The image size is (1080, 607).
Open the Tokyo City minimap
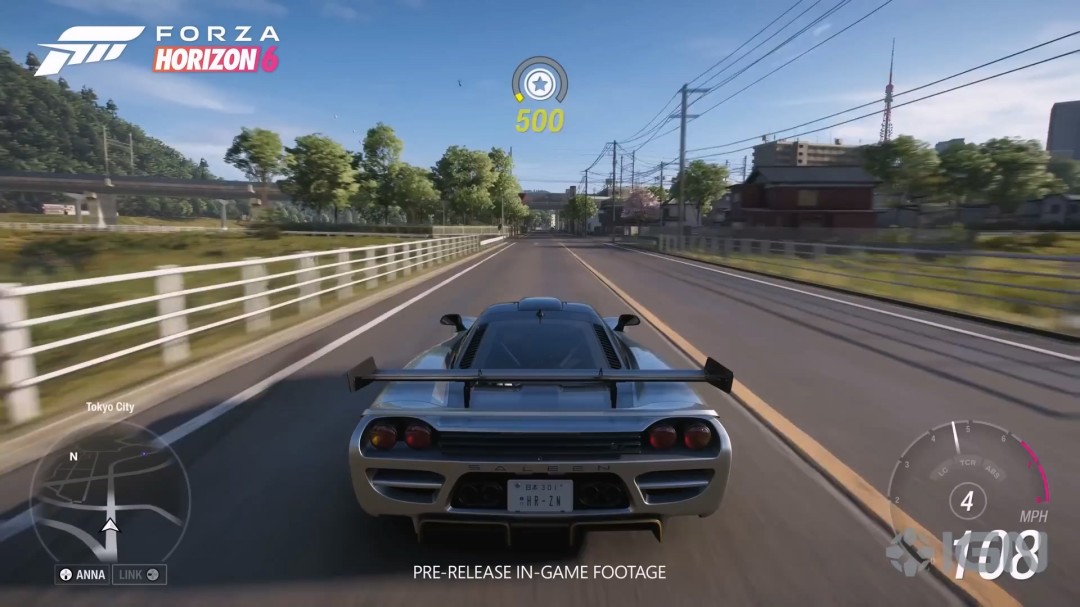pyautogui.click(x=109, y=489)
